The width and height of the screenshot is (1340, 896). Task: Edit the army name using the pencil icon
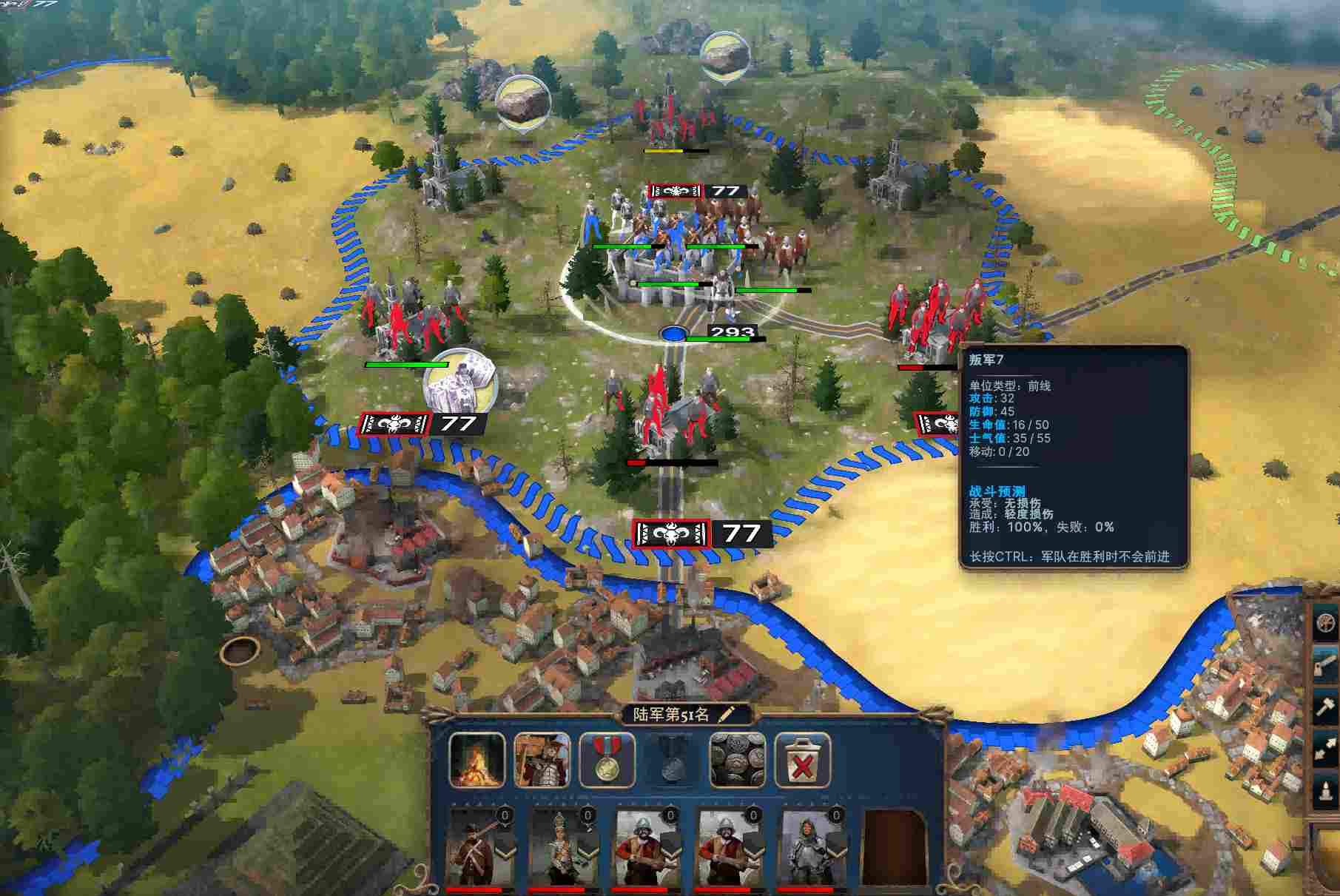[x=724, y=713]
